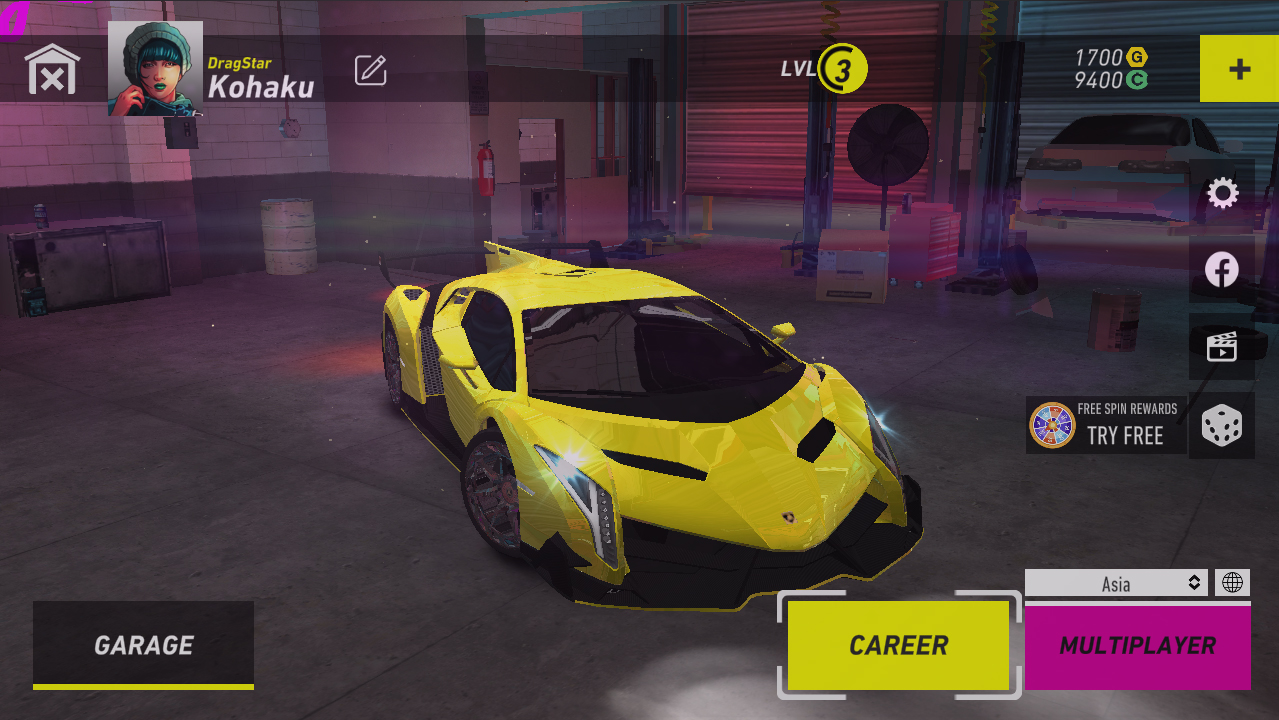Click the globe icon next to region
The height and width of the screenshot is (720, 1279).
[1232, 583]
